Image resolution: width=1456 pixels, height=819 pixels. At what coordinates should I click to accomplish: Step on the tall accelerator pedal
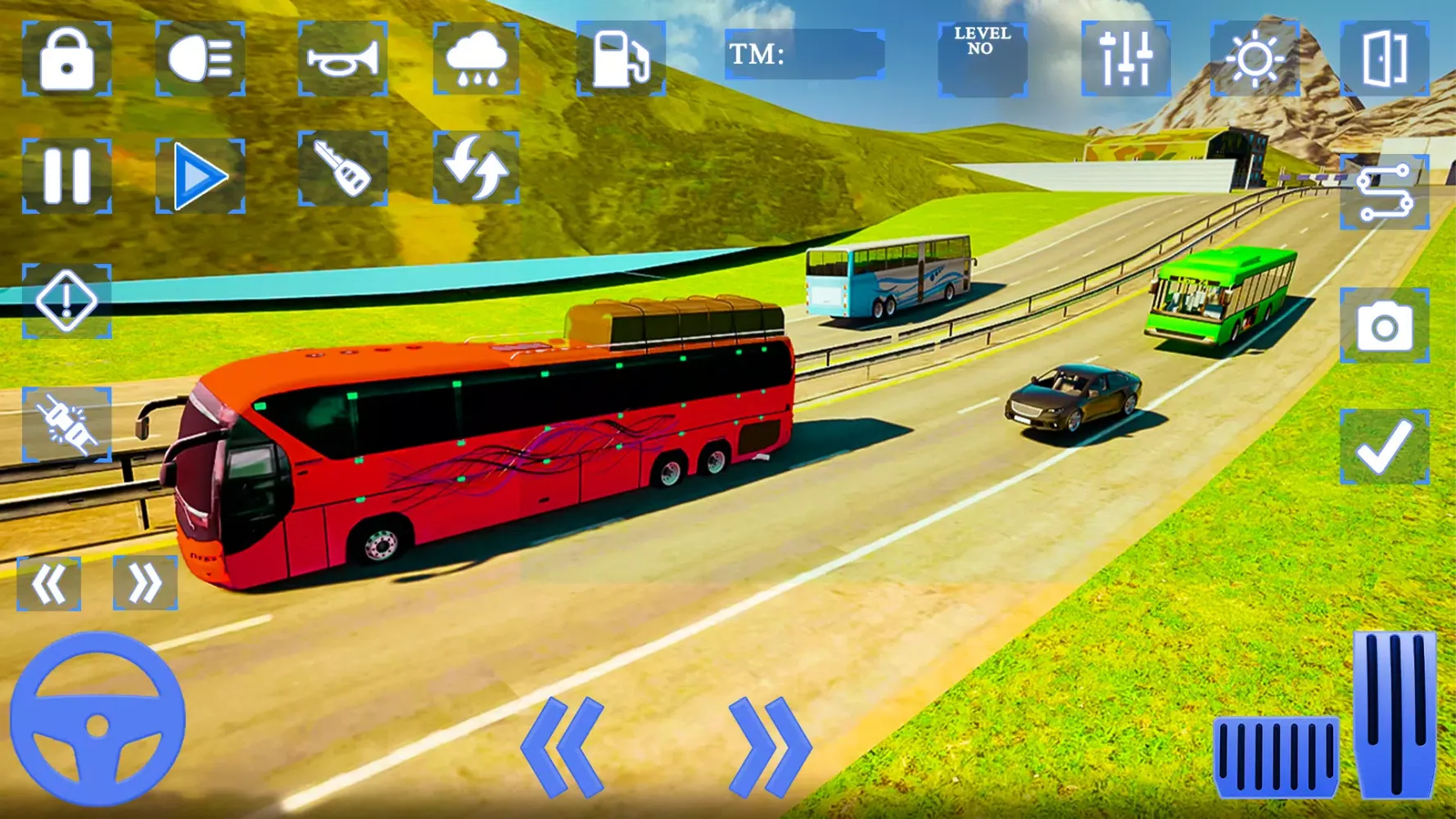[x=1395, y=714]
